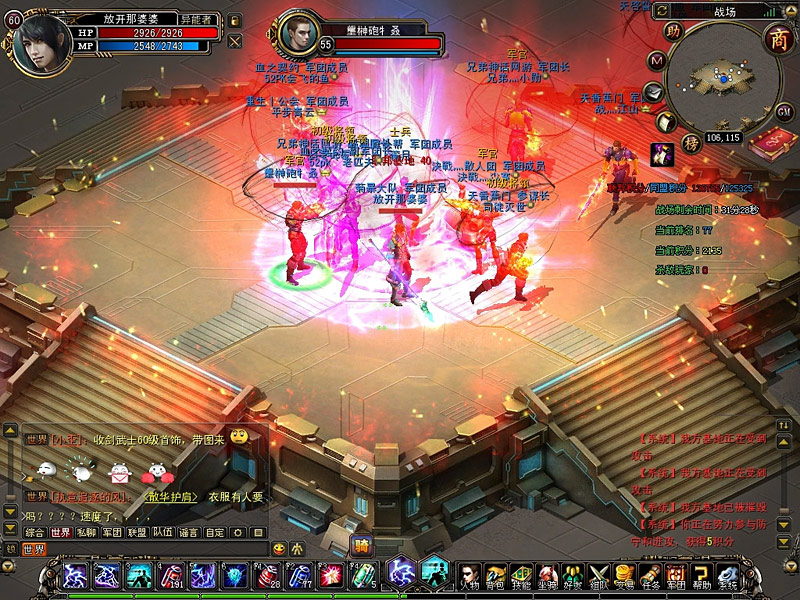Open the 助 helper button
The image size is (800, 600).
(x=674, y=30)
